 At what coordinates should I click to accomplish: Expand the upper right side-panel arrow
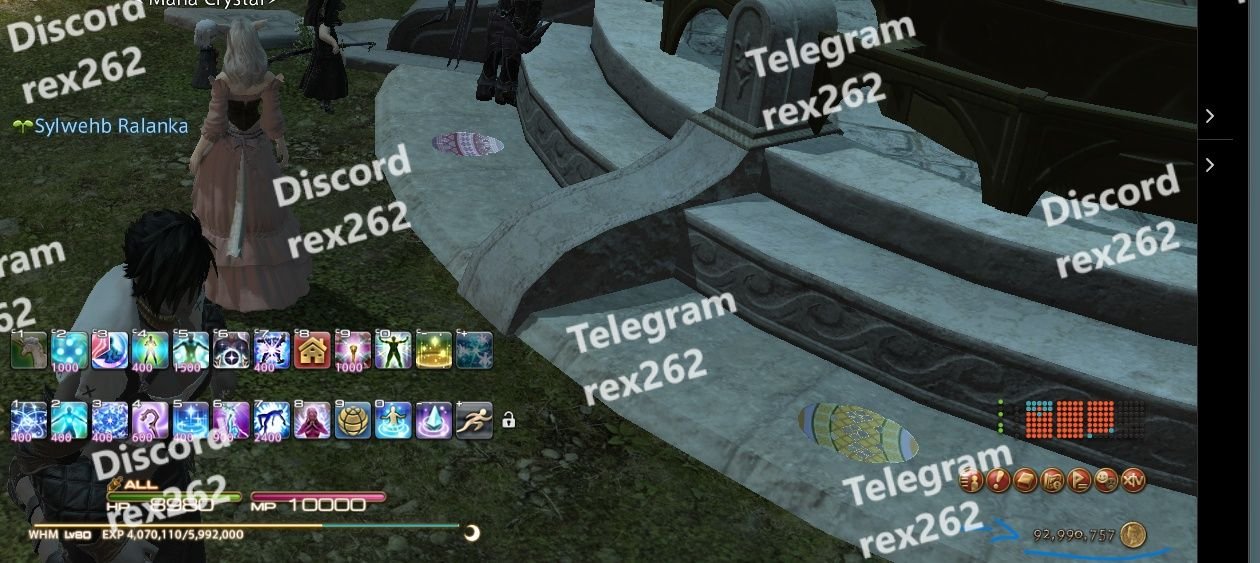tap(1210, 116)
